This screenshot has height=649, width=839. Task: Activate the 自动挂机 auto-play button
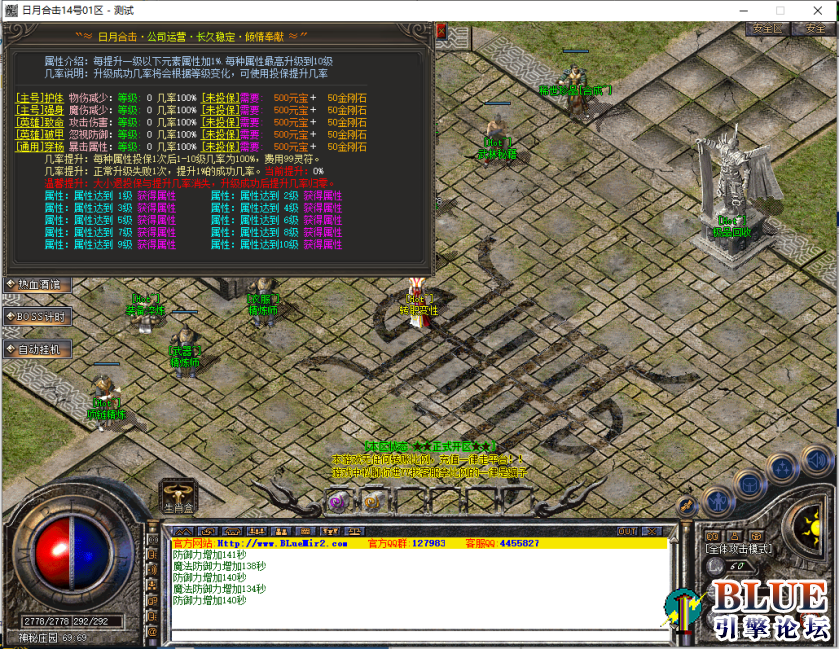(x=37, y=350)
